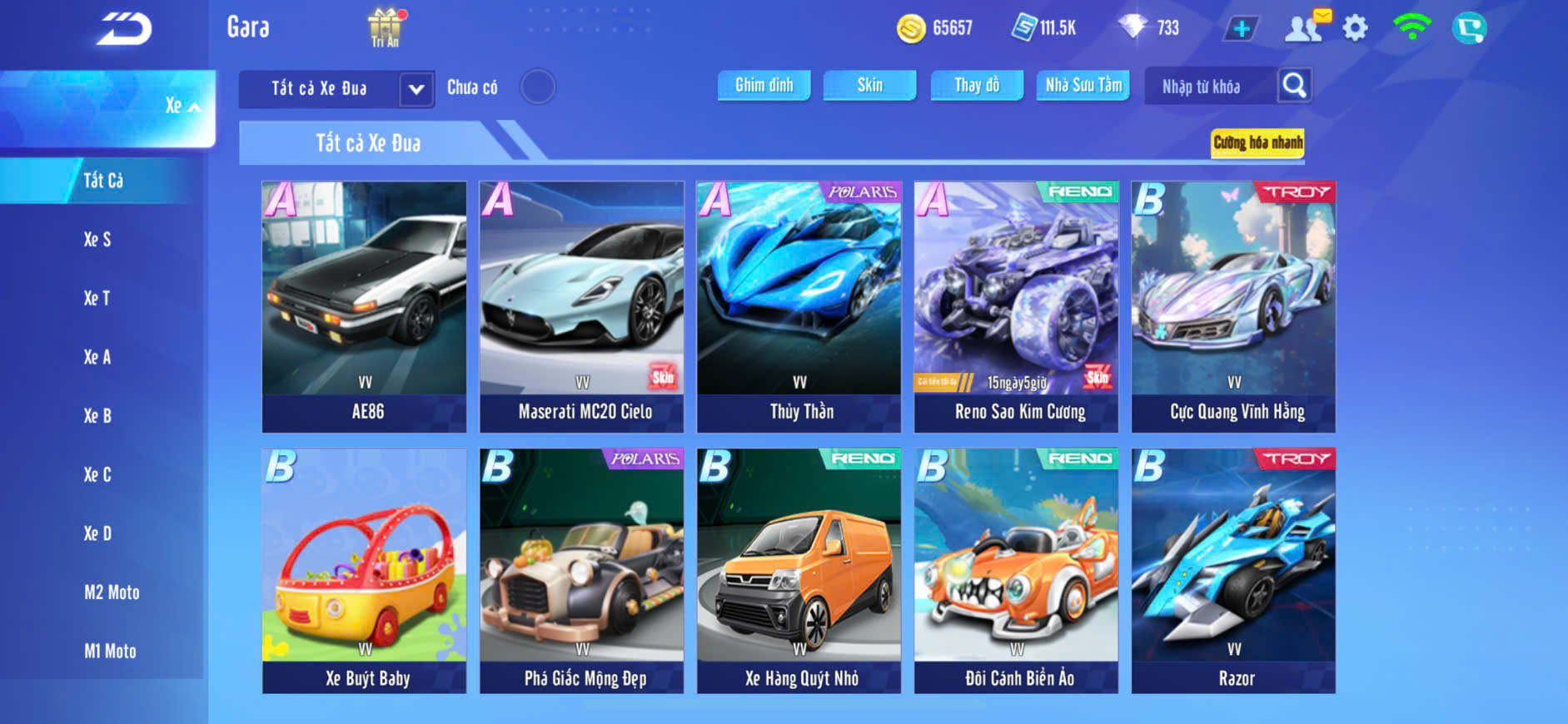Viewport: 1568px width, 724px height.
Task: Focus the Nhập từ khóa search field
Action: click(x=1209, y=87)
